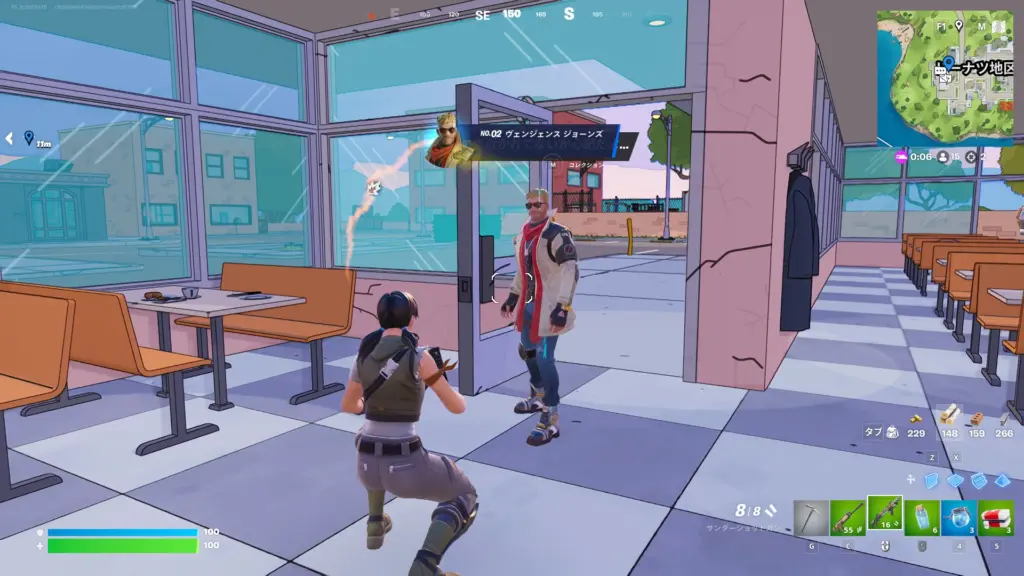Select the pickaxe slot in the hotbar
Viewport: 1024px width, 576px height.
[x=811, y=518]
